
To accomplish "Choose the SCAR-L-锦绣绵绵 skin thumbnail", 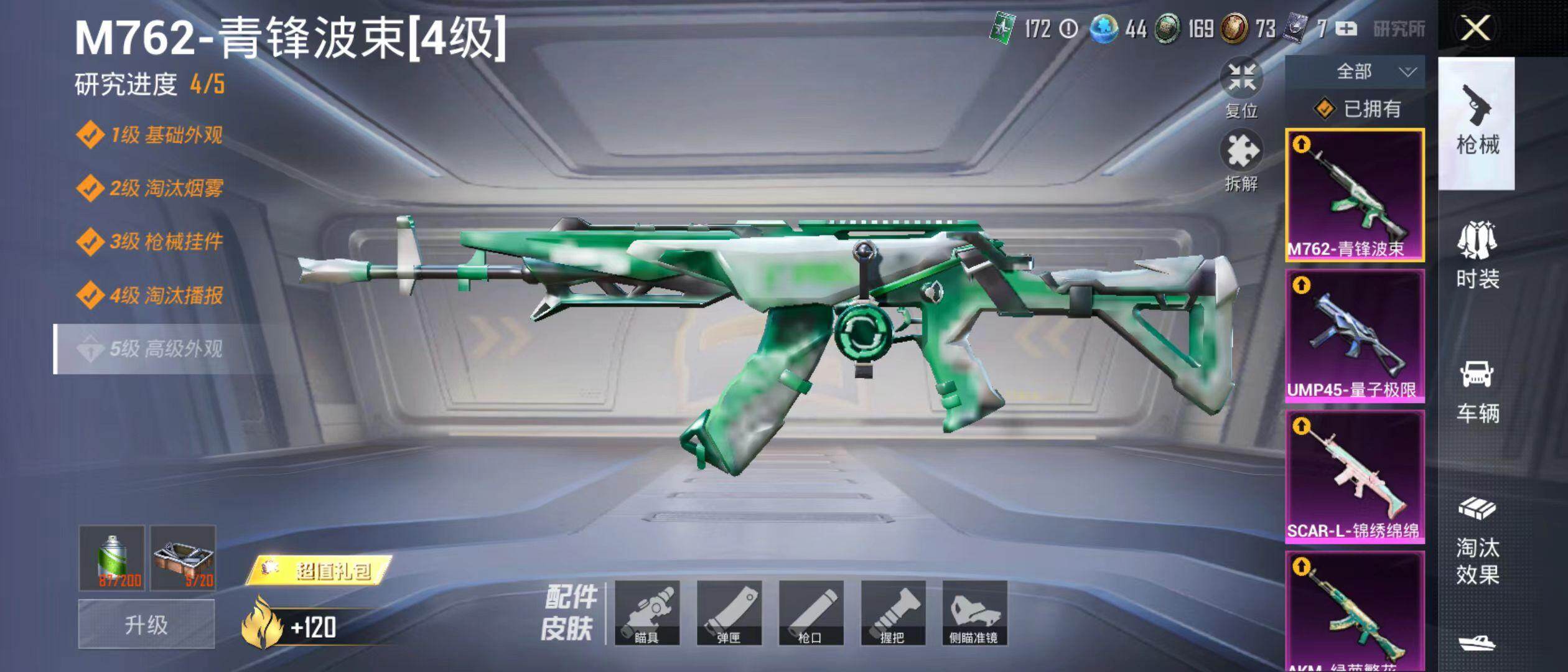I will pyautogui.click(x=1354, y=477).
